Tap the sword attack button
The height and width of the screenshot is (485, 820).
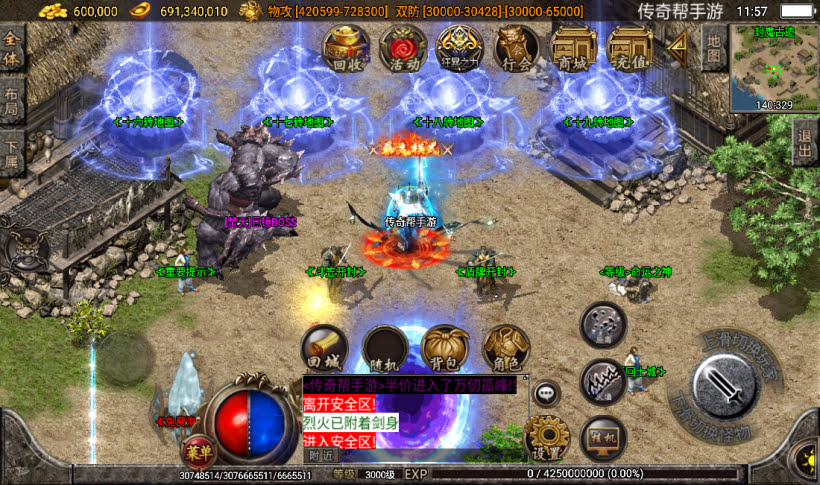[721, 384]
